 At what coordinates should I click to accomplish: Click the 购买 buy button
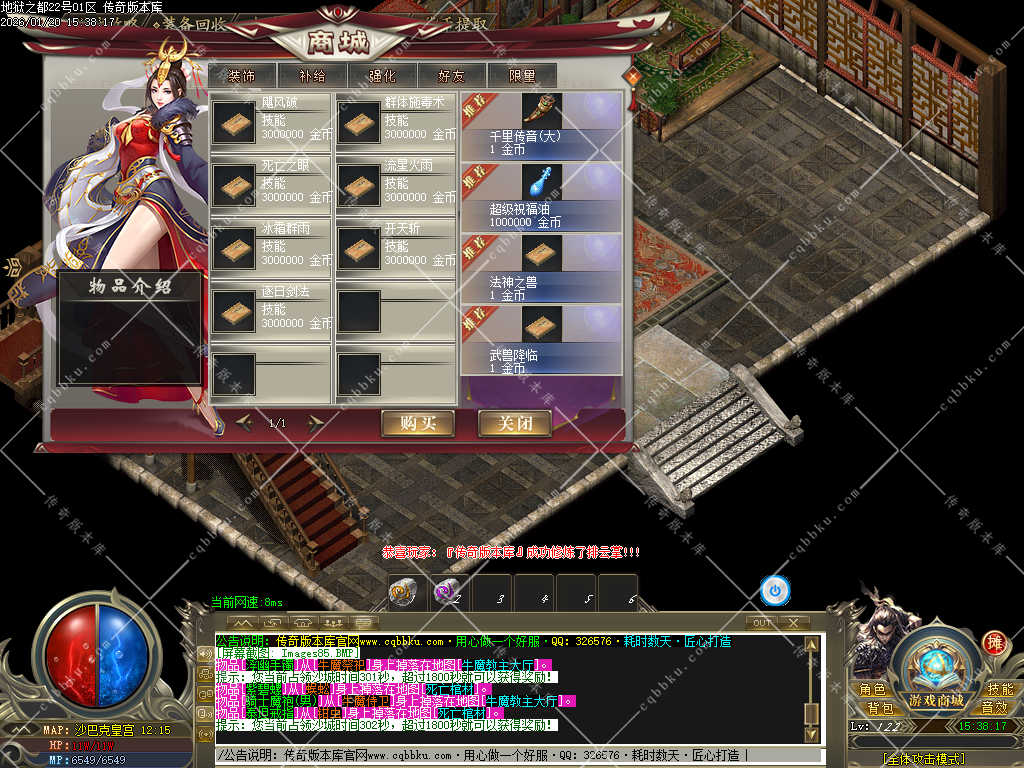tap(418, 423)
